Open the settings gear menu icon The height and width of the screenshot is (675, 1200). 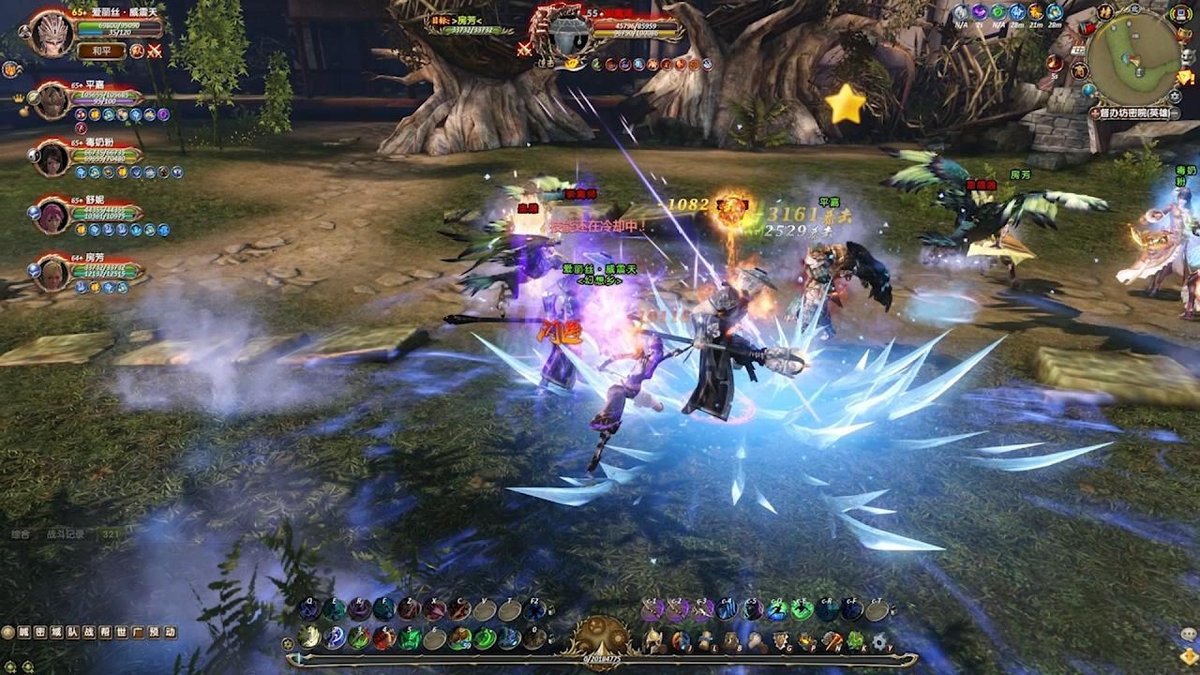(880, 641)
